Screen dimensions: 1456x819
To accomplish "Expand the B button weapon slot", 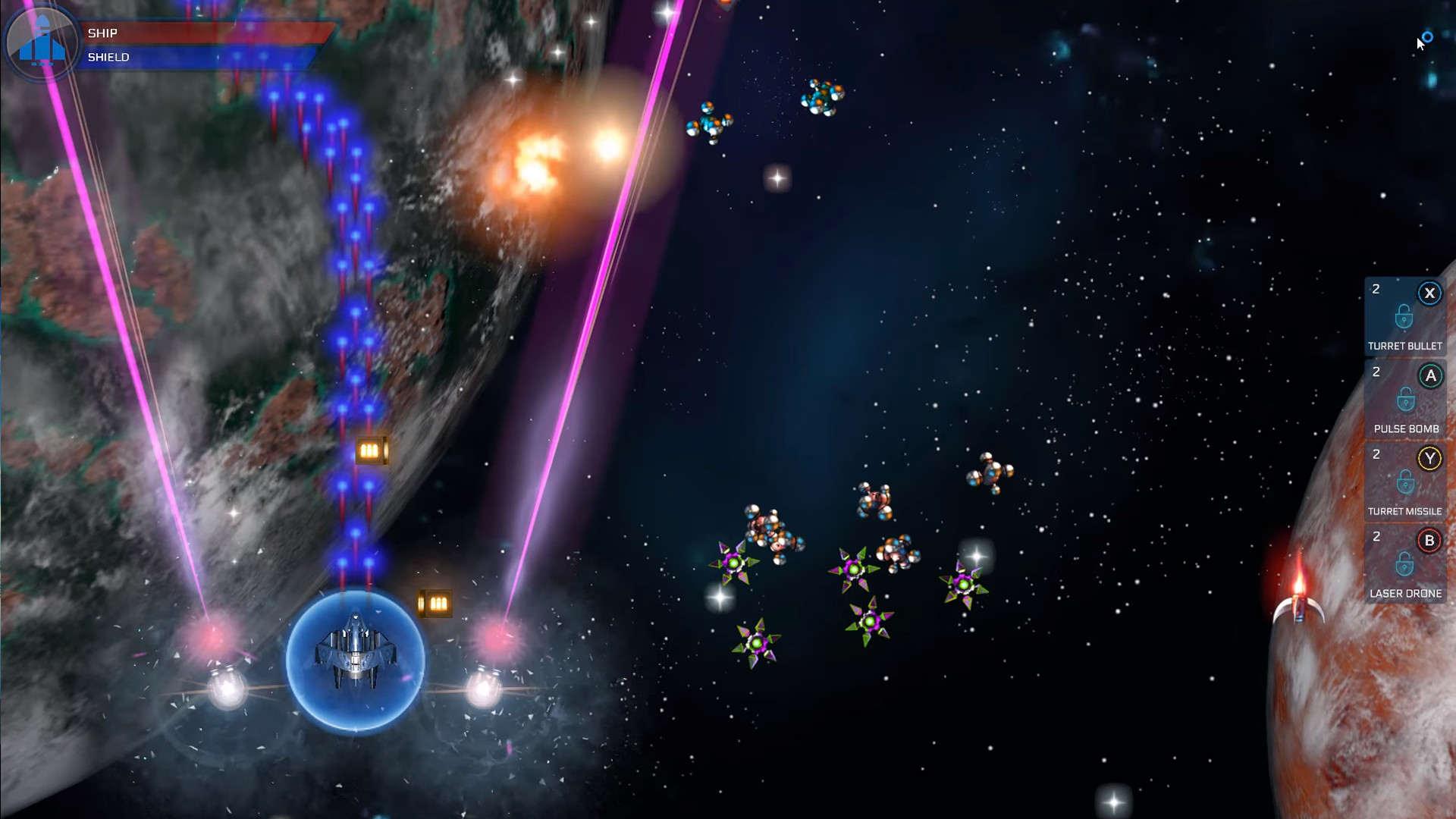I will pos(1429,541).
